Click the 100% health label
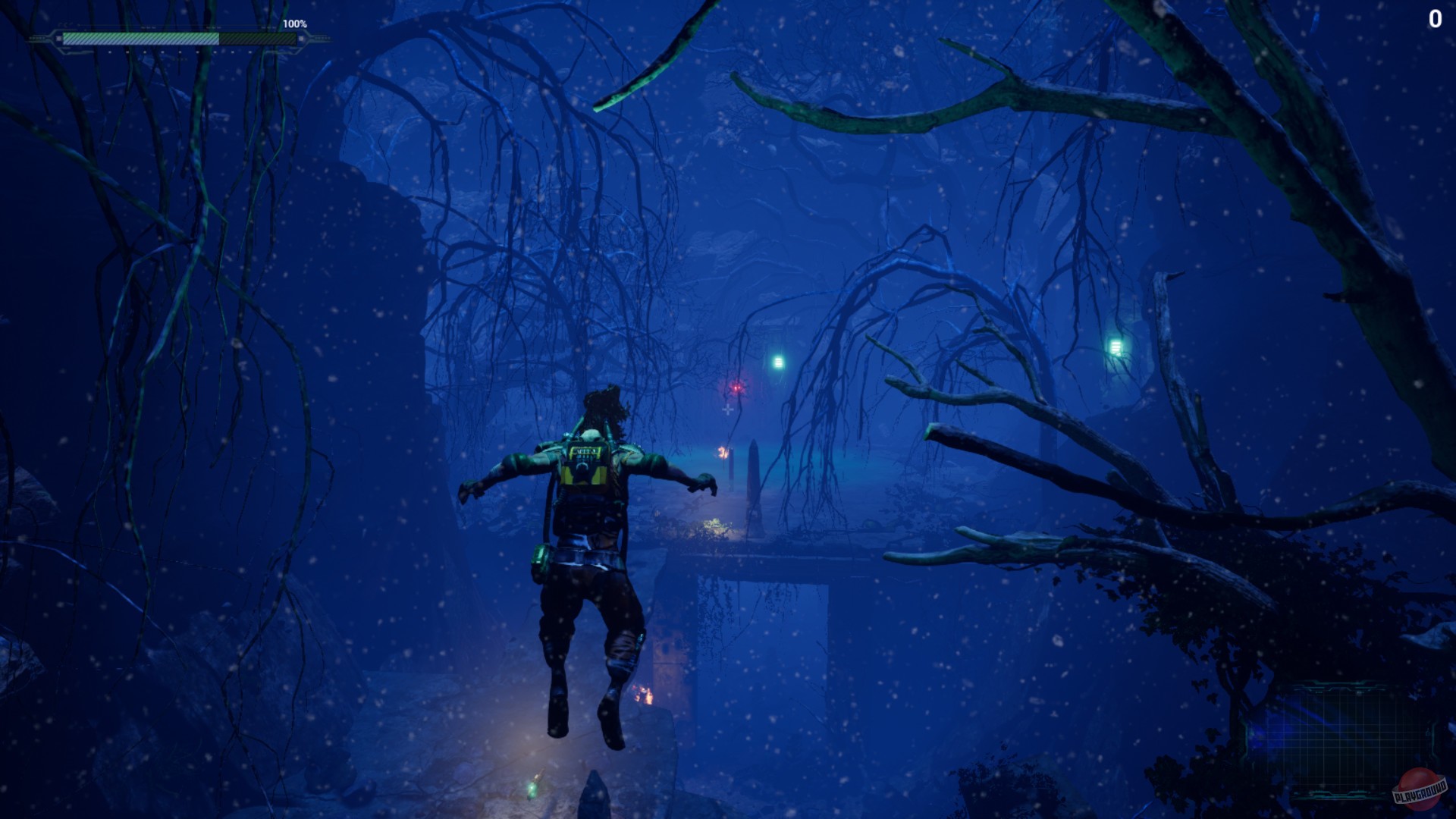Viewport: 1456px width, 819px height. pyautogui.click(x=296, y=24)
